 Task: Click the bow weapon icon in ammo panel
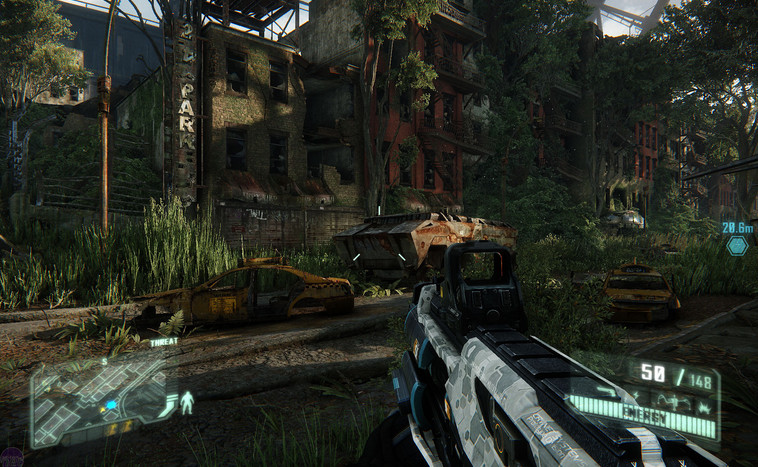(674, 399)
